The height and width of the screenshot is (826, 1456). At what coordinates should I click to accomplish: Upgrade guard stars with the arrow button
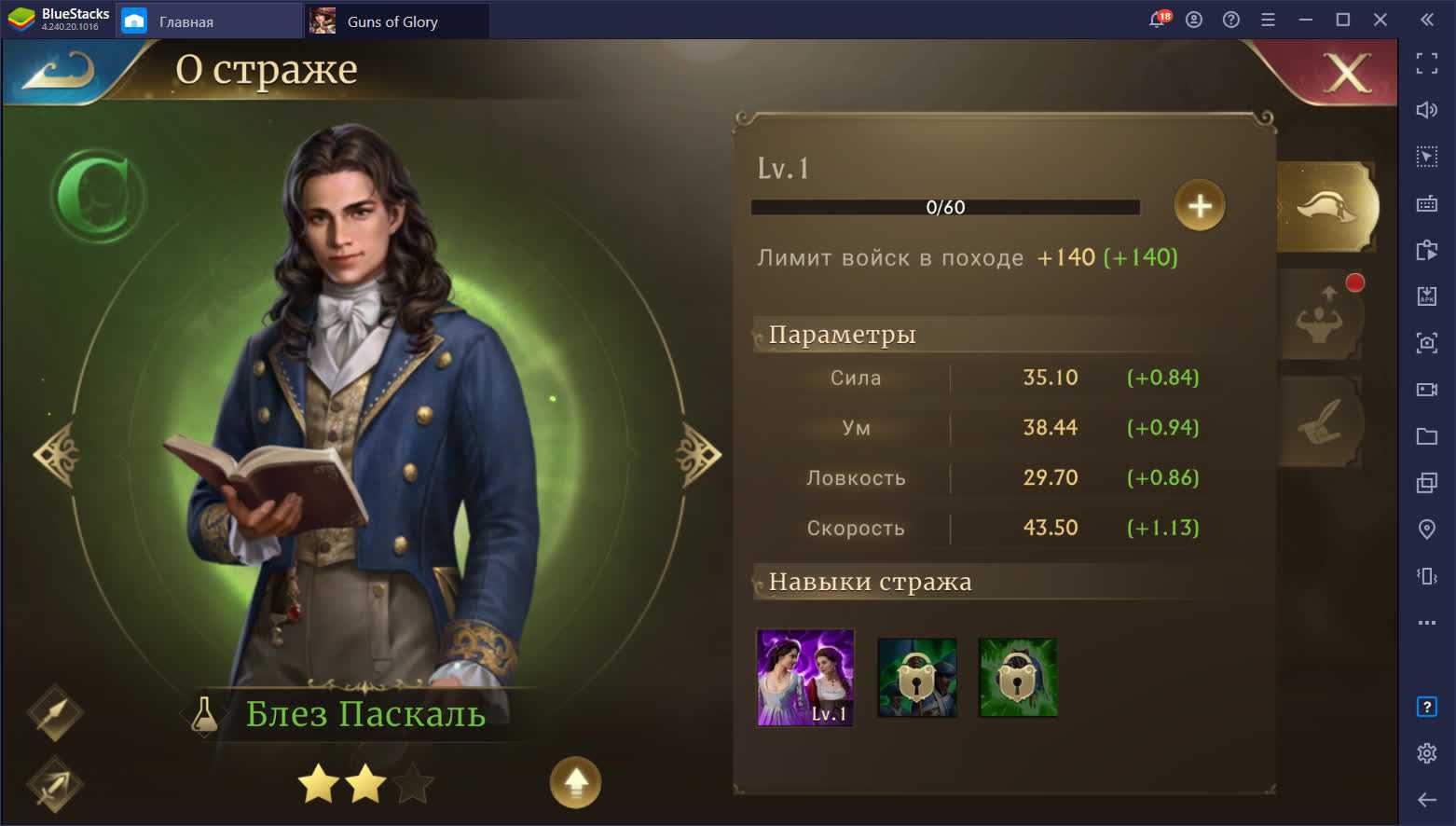coord(575,782)
